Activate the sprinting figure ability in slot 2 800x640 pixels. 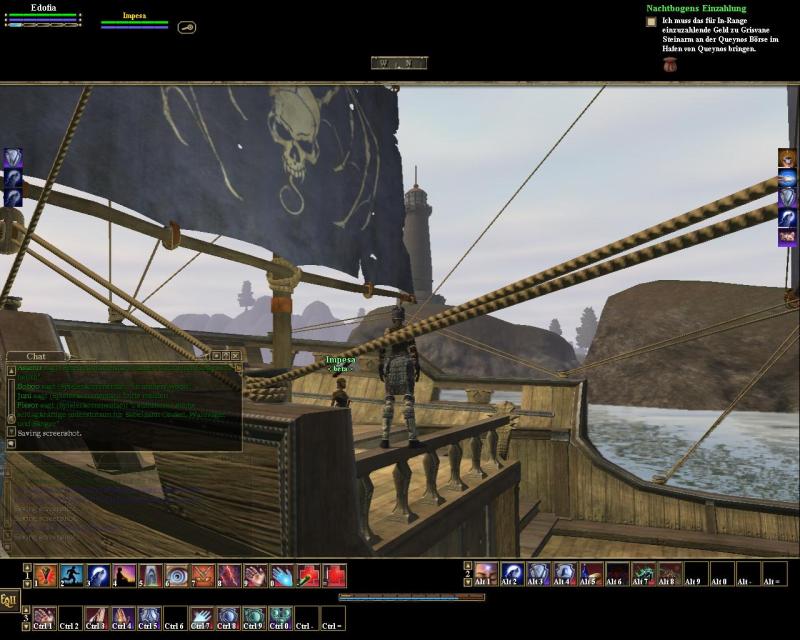71,575
